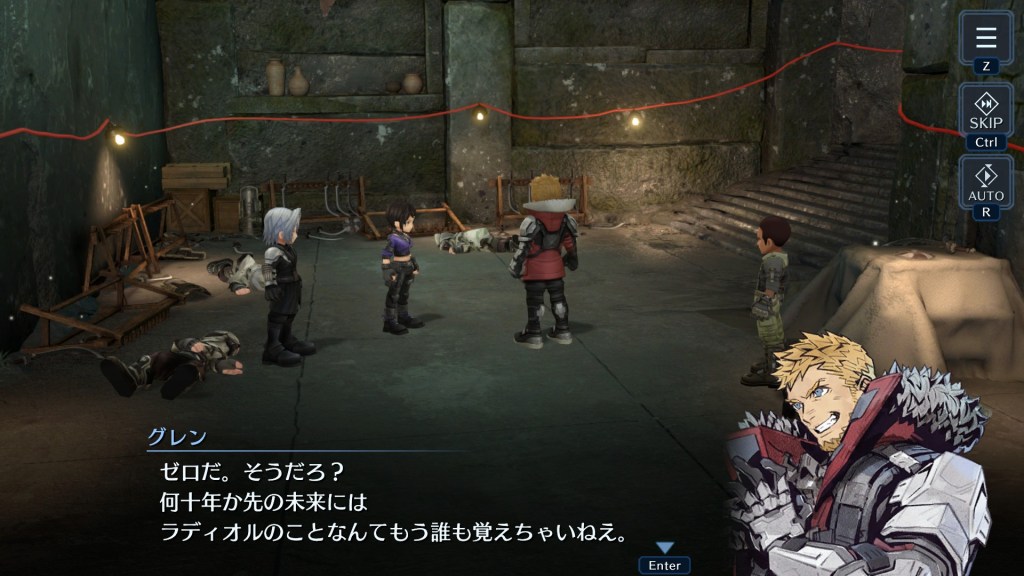Advance dialogue with the blue arrow

coord(665,547)
